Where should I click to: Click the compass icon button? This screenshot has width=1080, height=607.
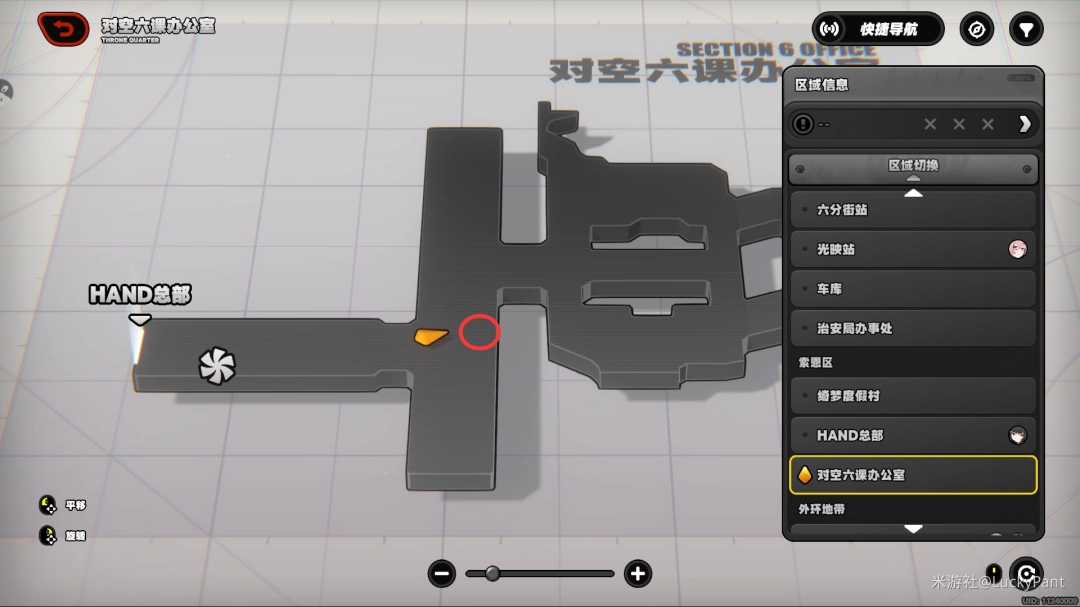(976, 29)
